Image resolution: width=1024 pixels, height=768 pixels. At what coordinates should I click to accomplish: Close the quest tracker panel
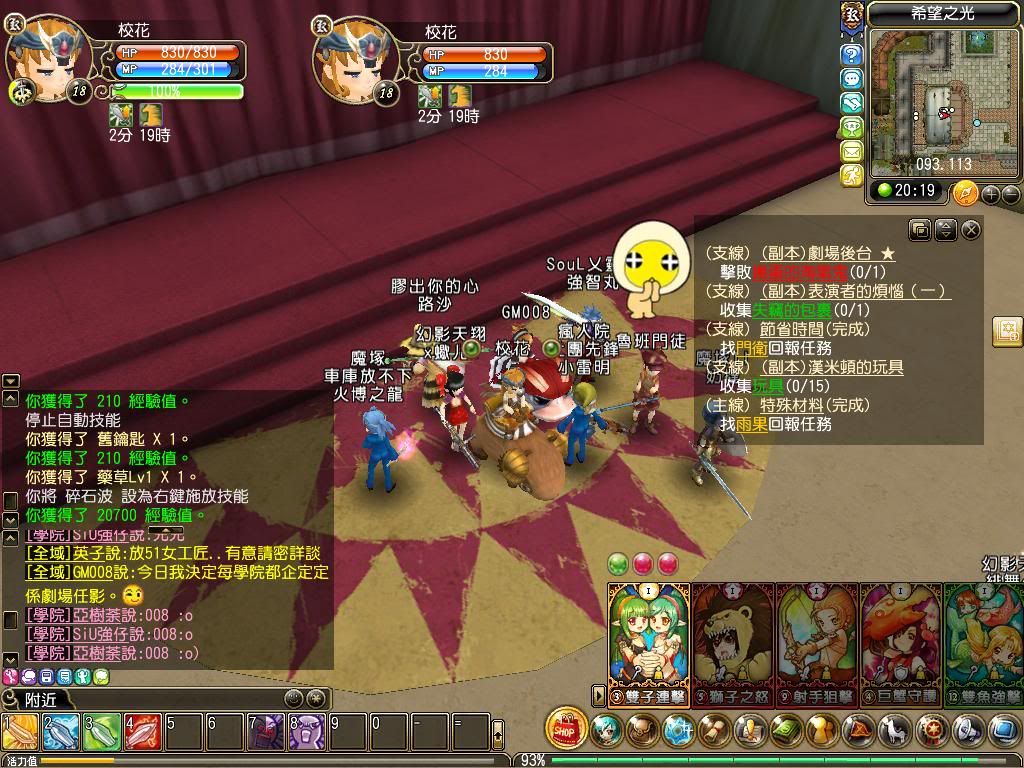point(971,230)
